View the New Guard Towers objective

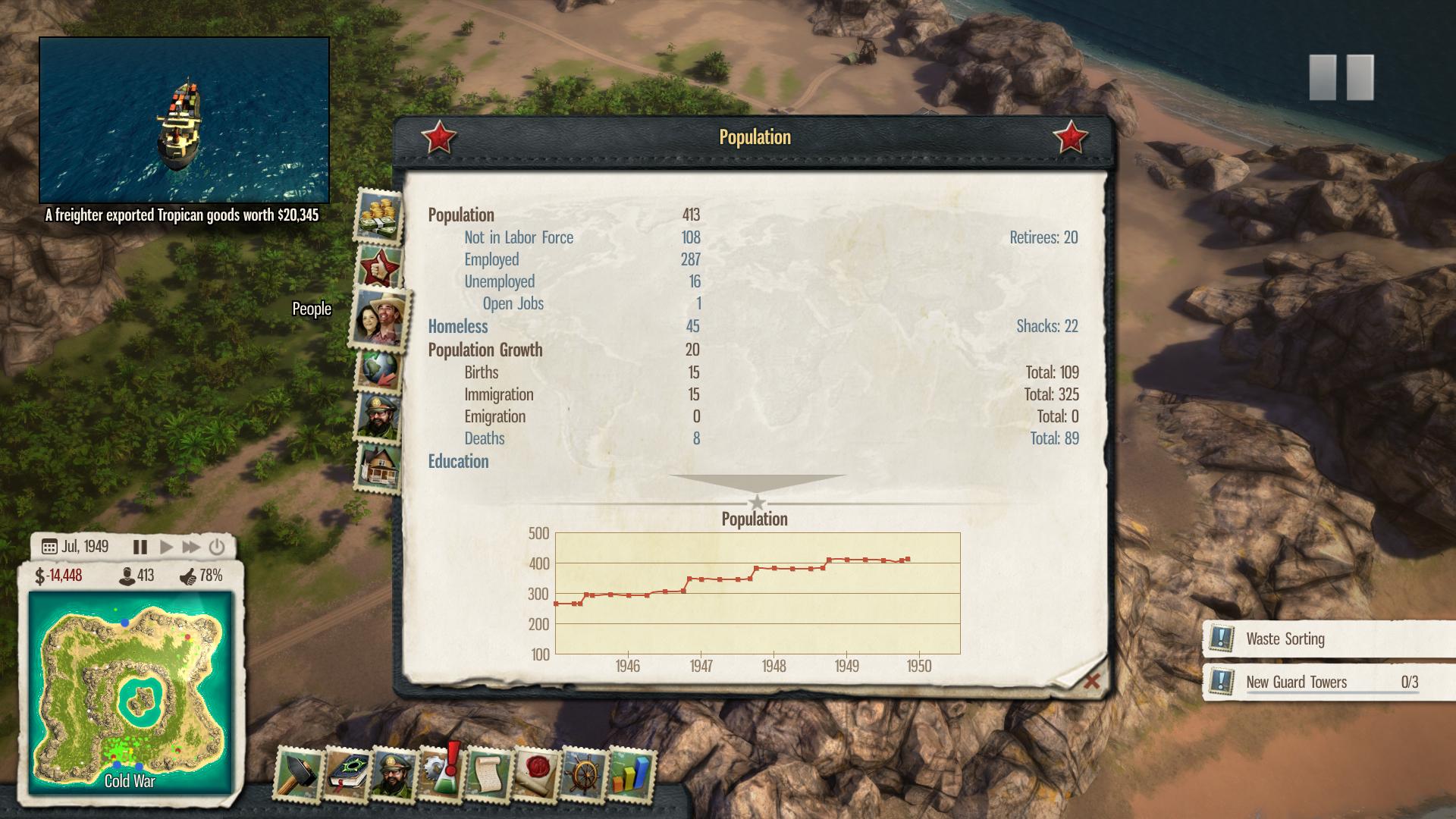click(1296, 682)
